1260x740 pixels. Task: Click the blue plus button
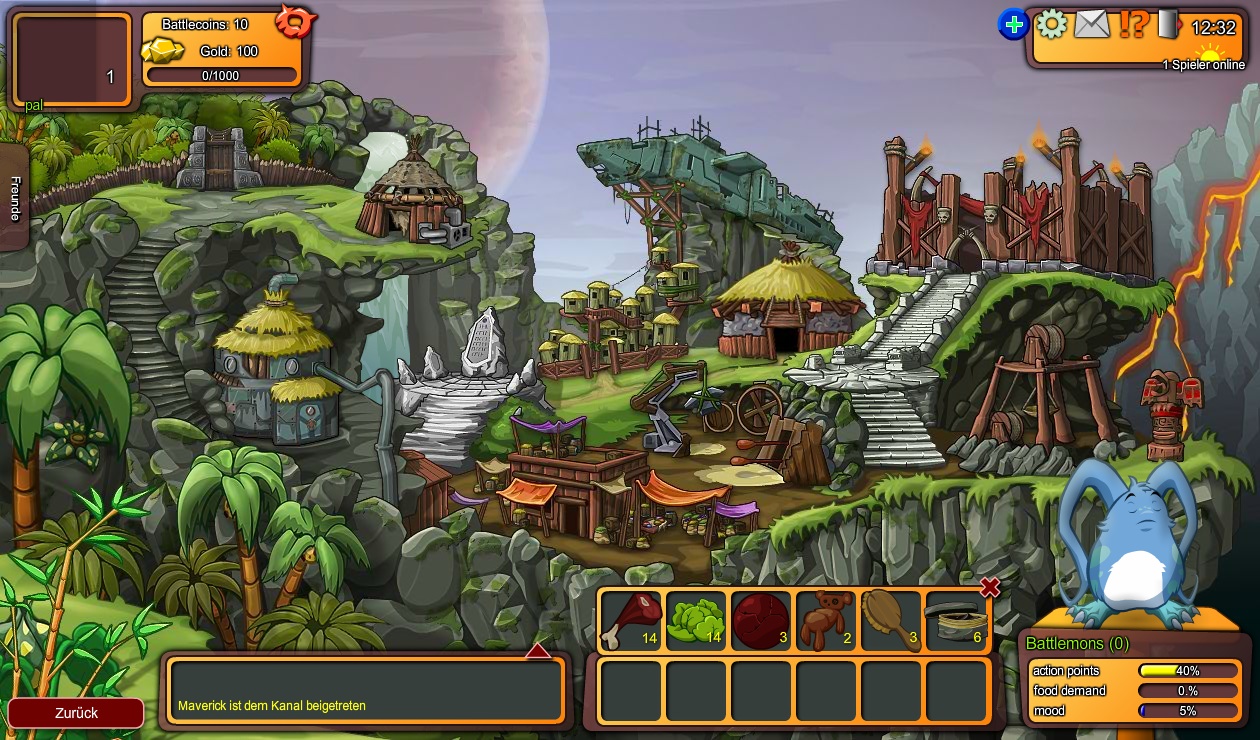coord(1013,24)
